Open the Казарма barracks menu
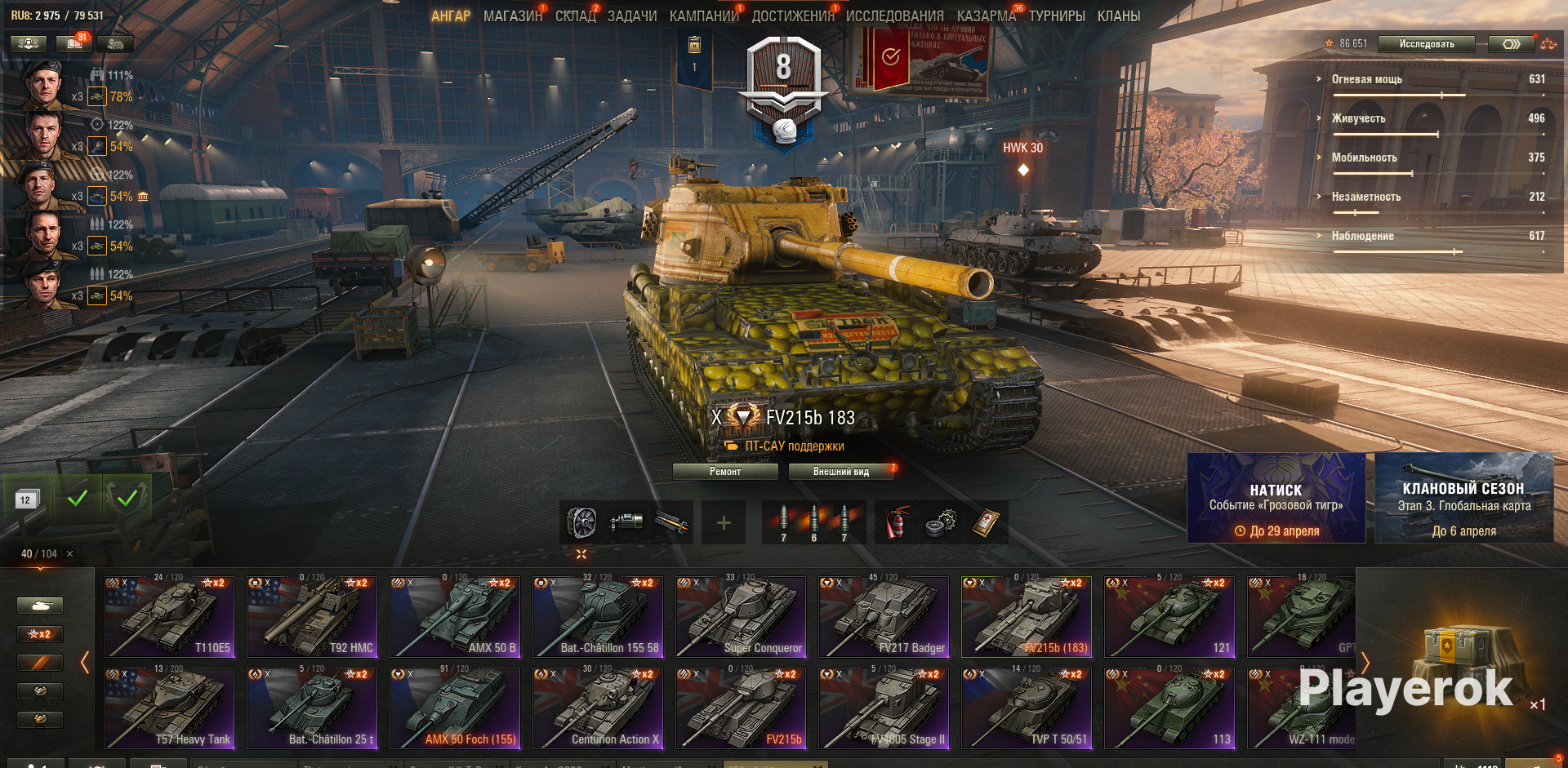This screenshot has height=768, width=1568. (986, 16)
